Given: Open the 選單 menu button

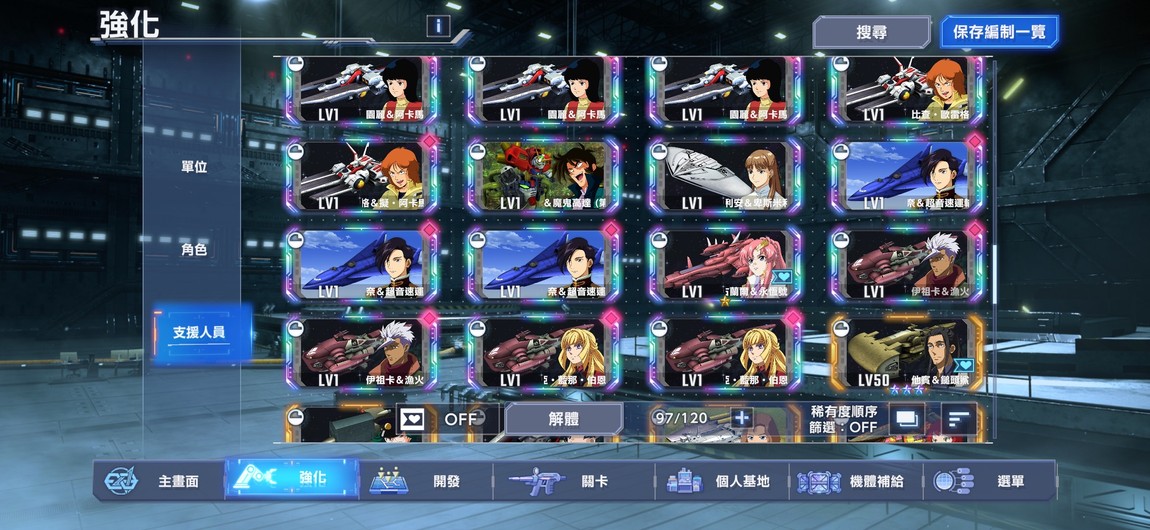Looking at the screenshot, I should 989,481.
